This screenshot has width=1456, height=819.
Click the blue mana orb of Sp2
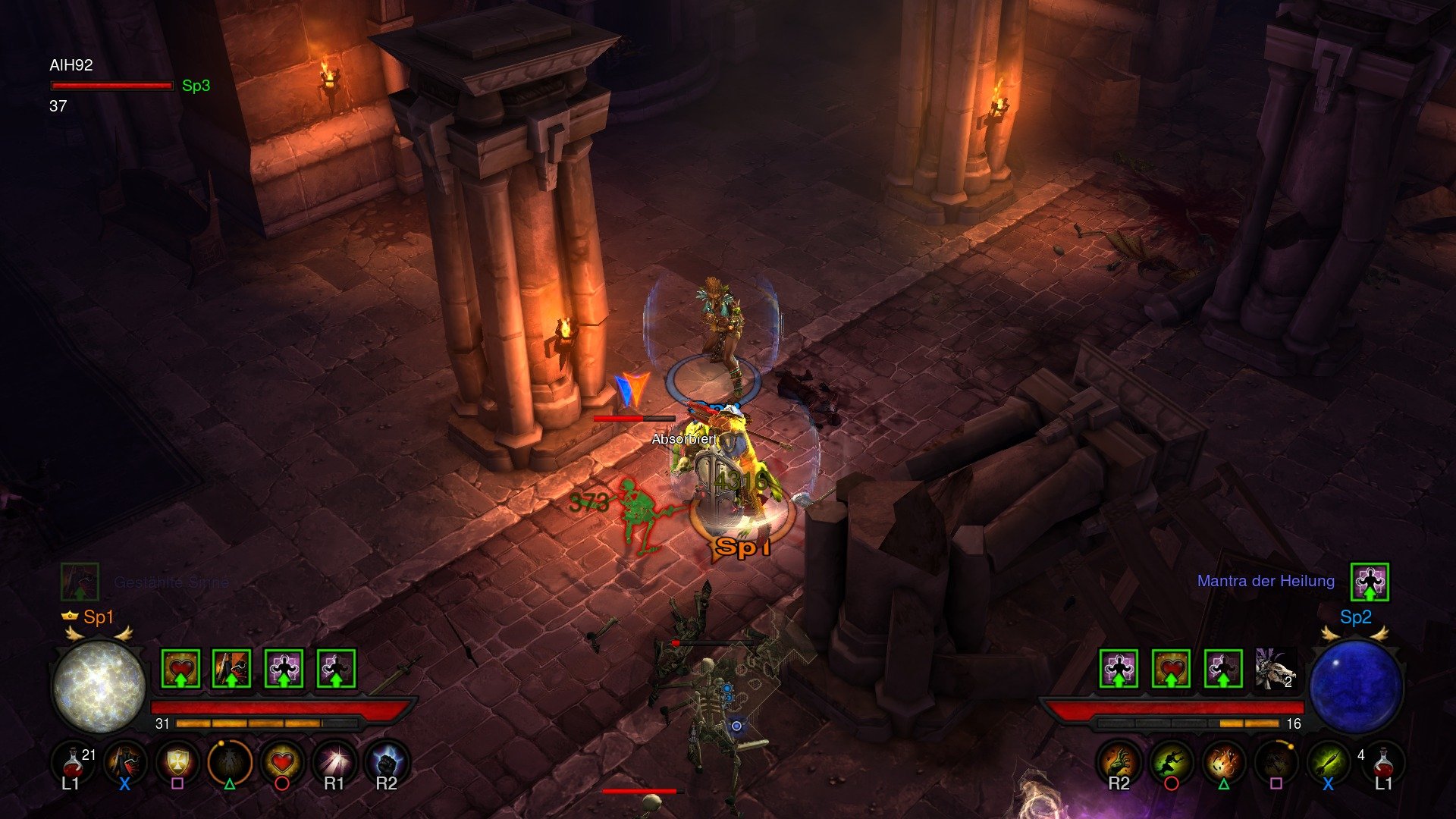(x=1359, y=686)
